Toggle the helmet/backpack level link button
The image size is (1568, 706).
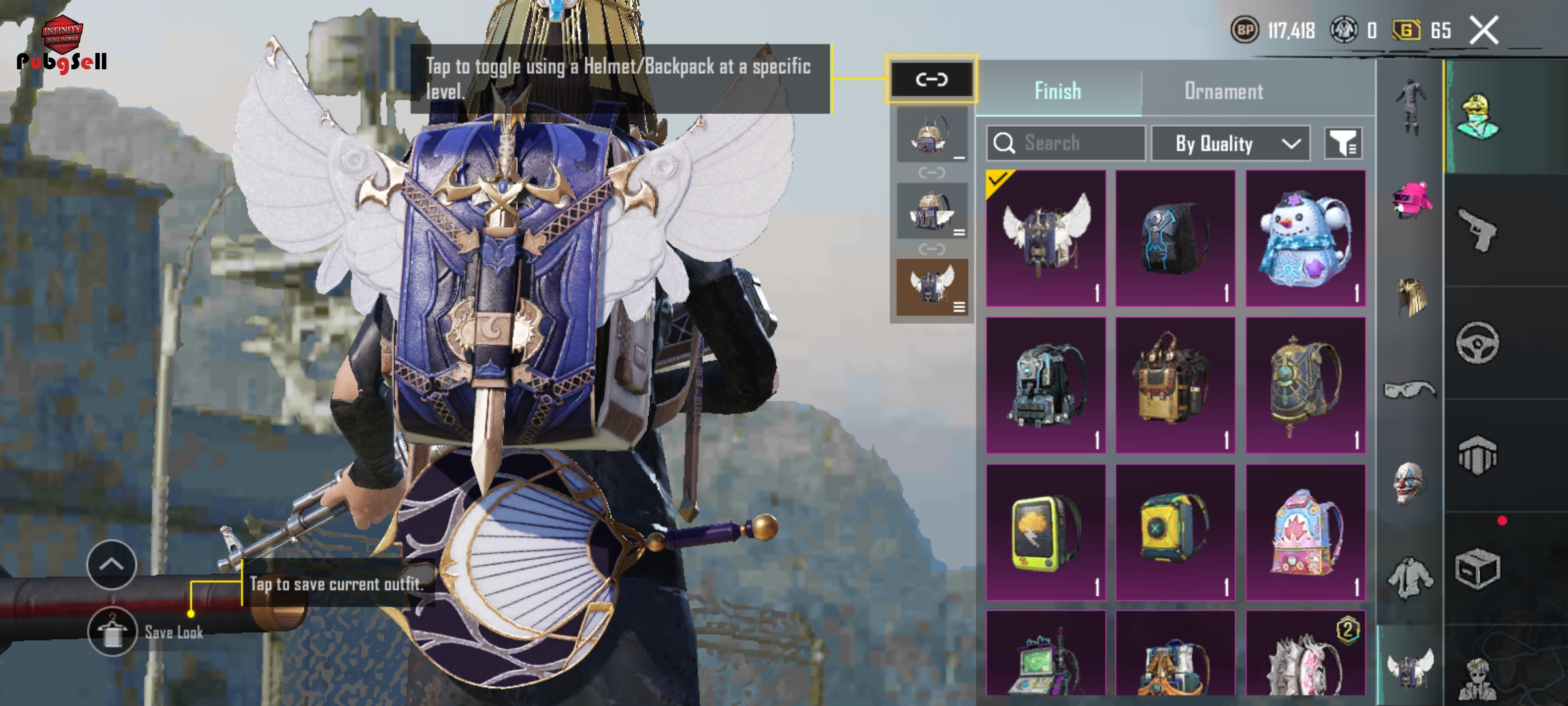tap(931, 80)
